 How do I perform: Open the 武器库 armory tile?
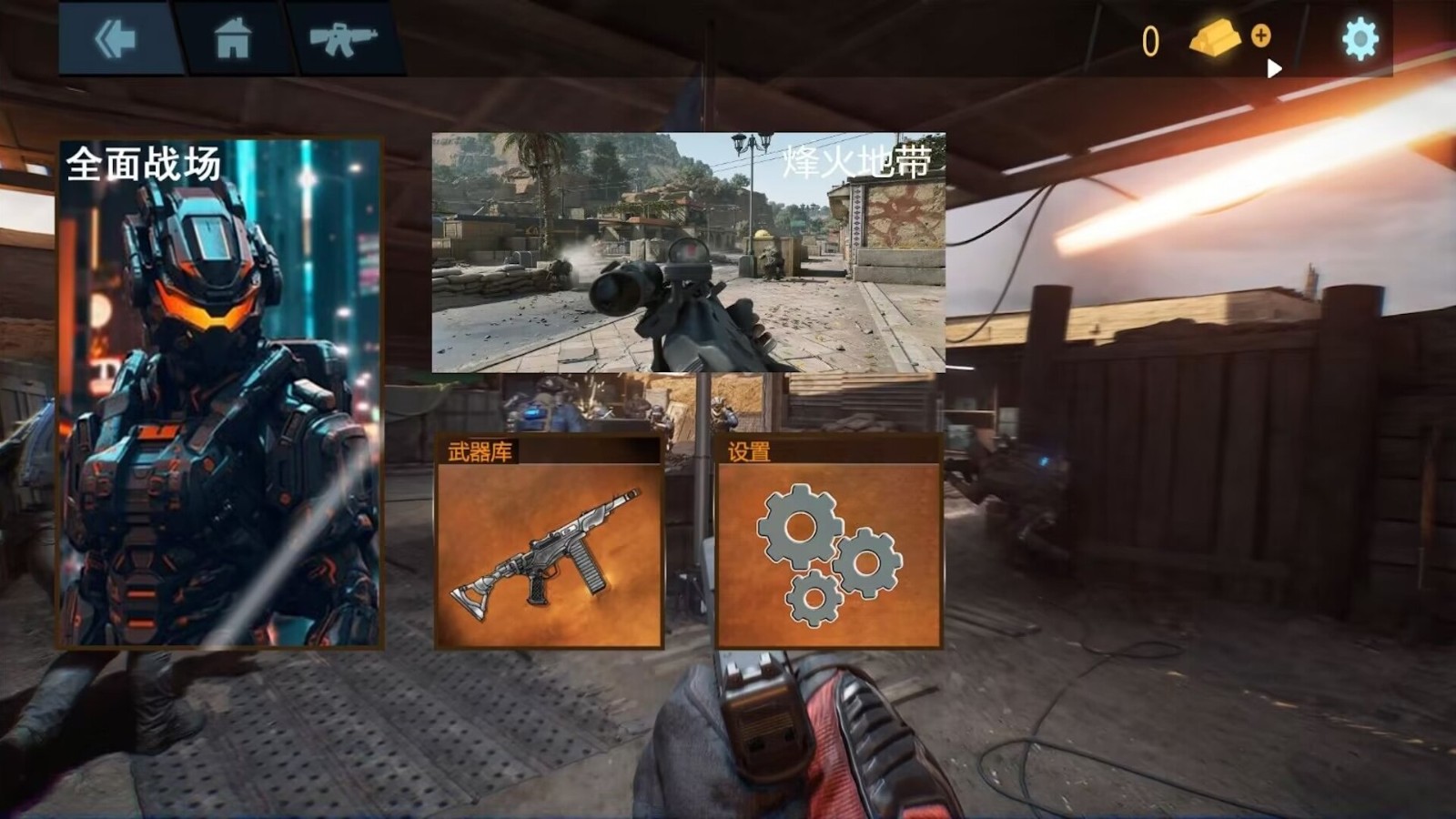click(x=549, y=543)
